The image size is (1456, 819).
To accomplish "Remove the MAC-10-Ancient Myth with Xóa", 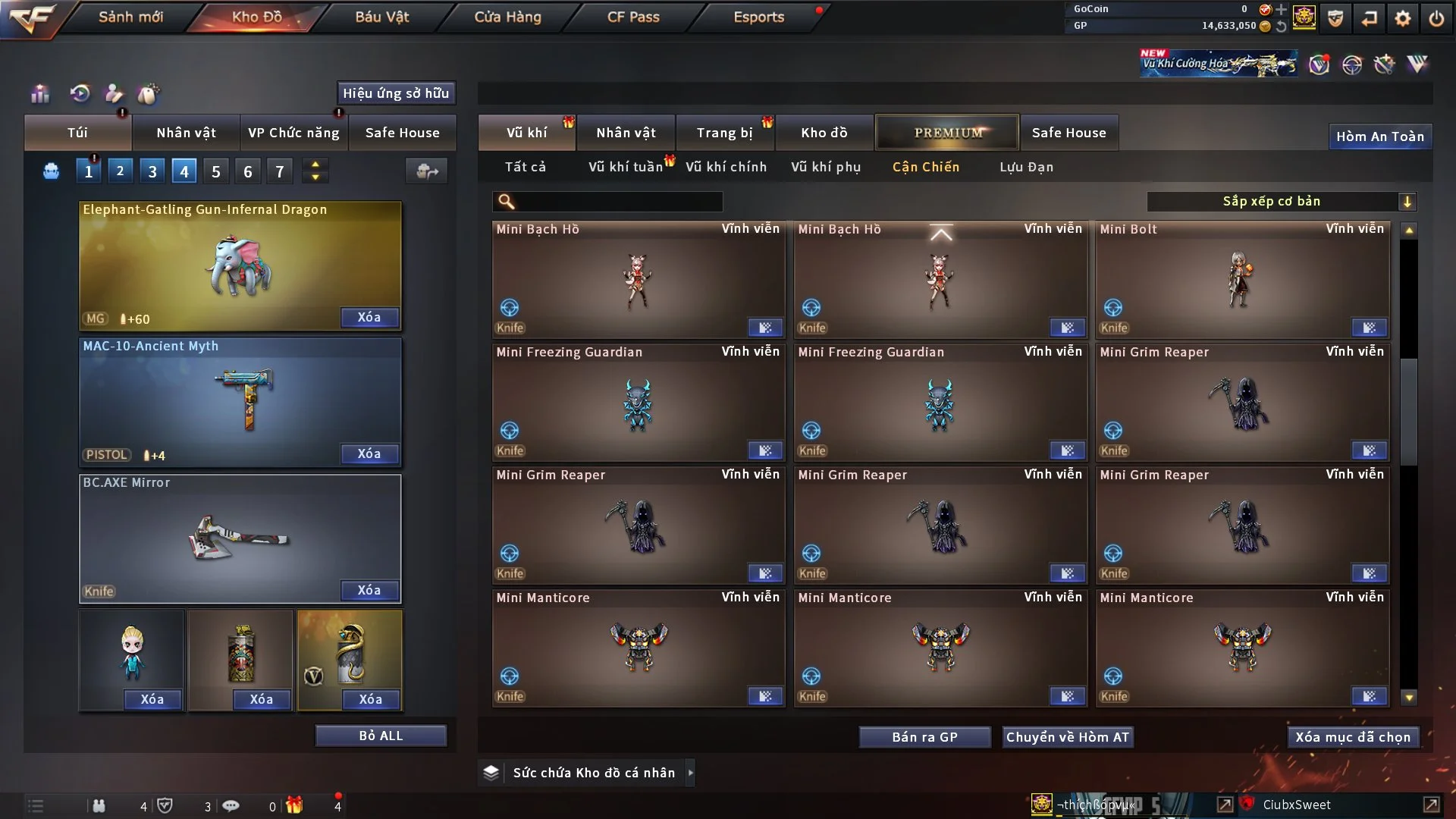I will (369, 453).
